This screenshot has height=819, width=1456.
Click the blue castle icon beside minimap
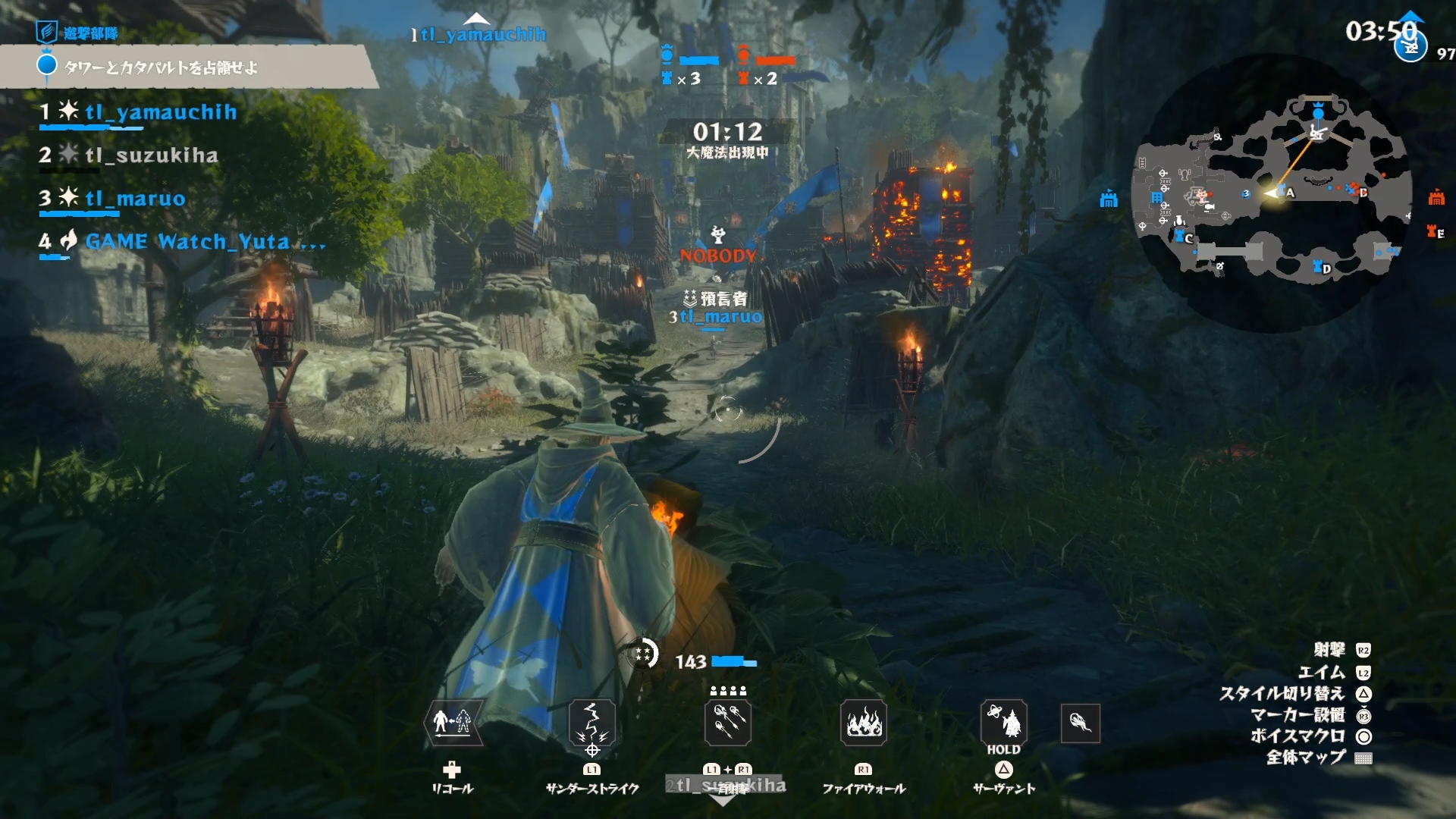pos(1109,199)
